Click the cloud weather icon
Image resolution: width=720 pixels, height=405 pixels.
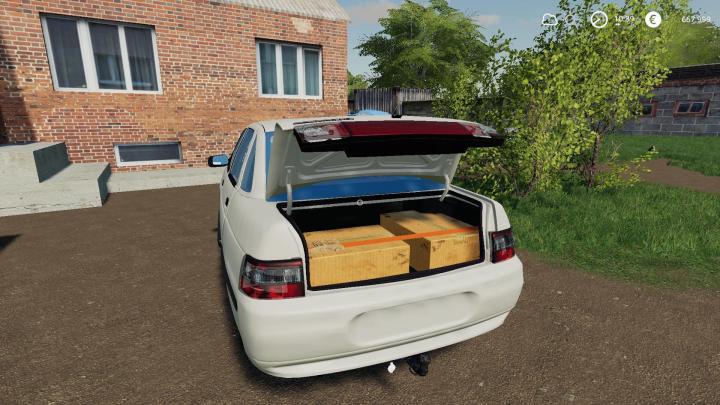(550, 19)
